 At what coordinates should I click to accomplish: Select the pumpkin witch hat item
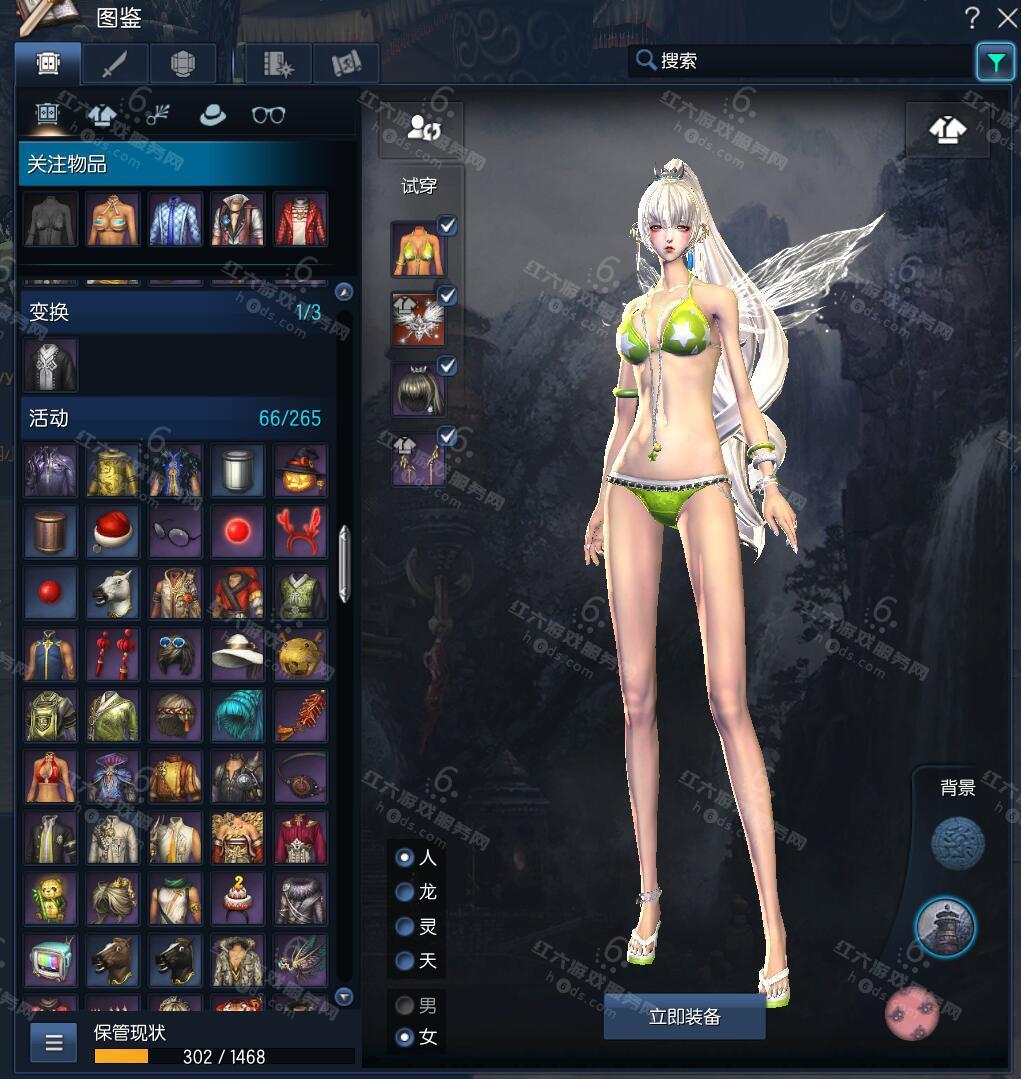point(299,470)
